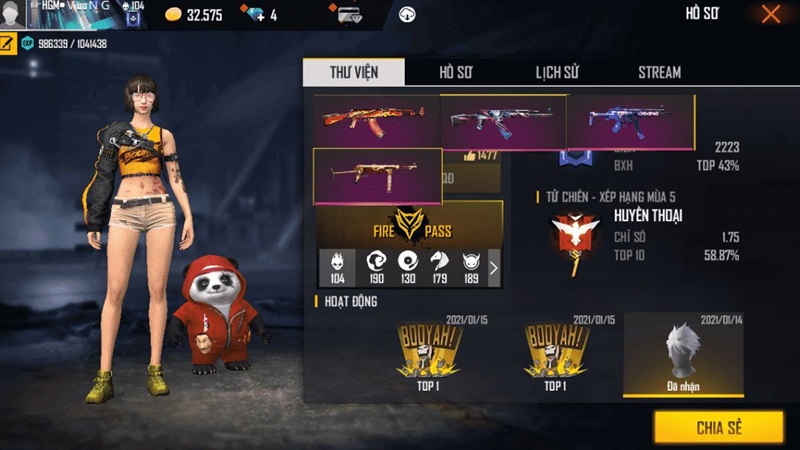Screen dimensions: 800x450
Task: Edit profile using the yellow pencil icon
Action: (8, 44)
